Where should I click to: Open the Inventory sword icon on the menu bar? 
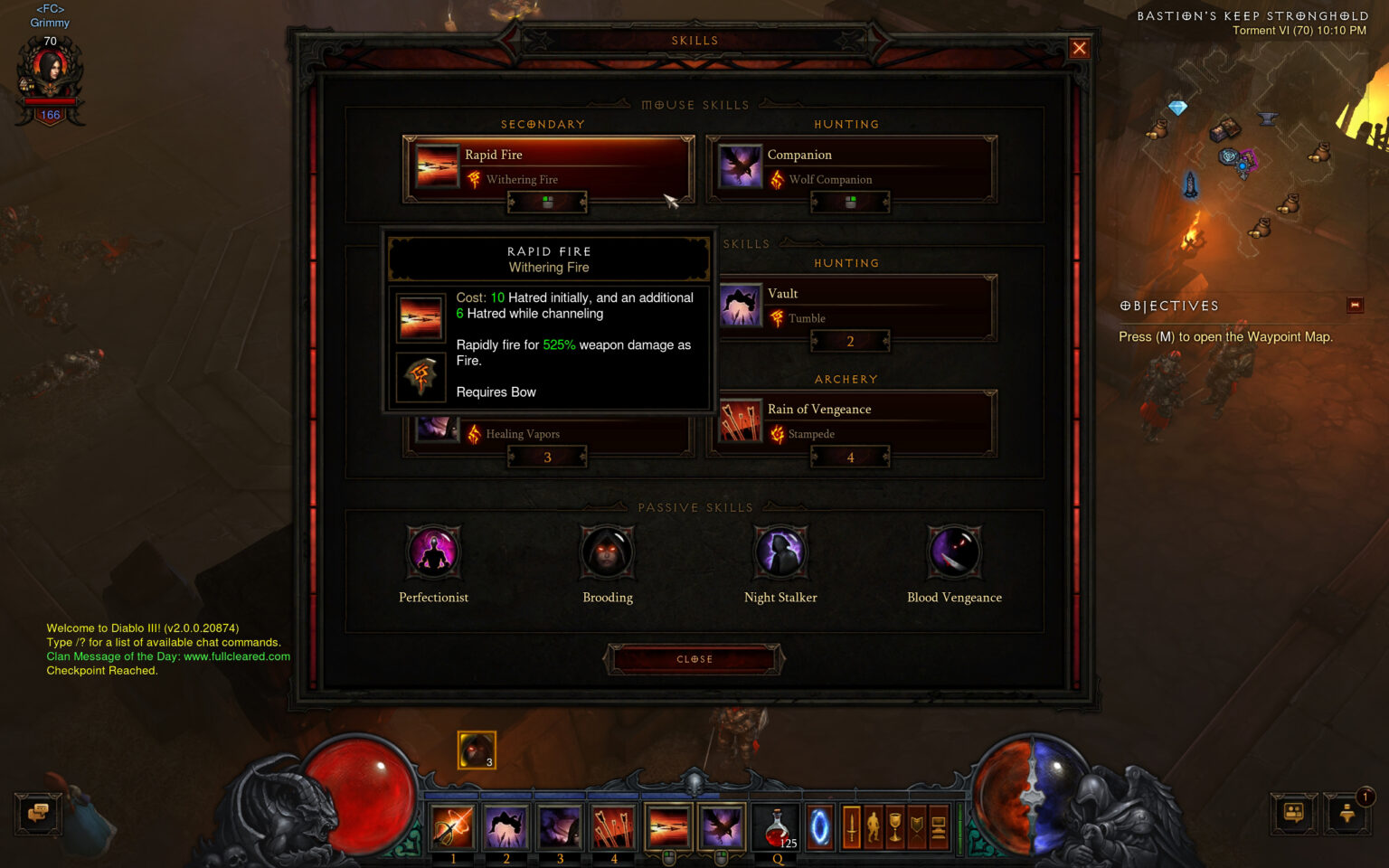851,826
